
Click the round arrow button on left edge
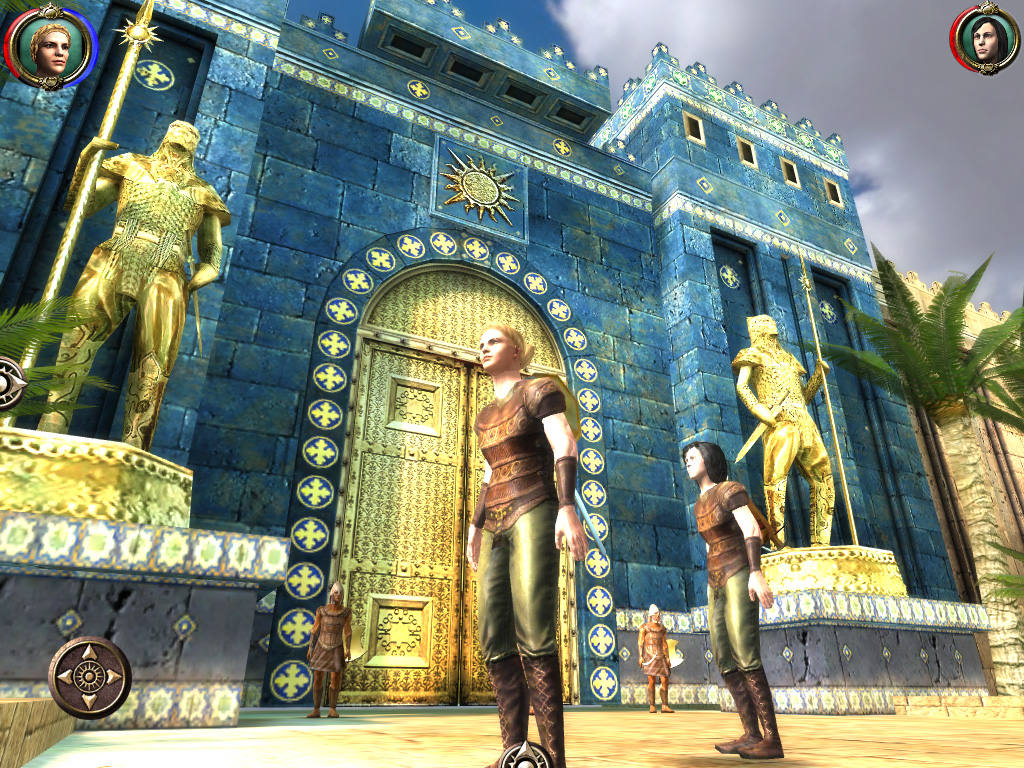click(x=8, y=382)
